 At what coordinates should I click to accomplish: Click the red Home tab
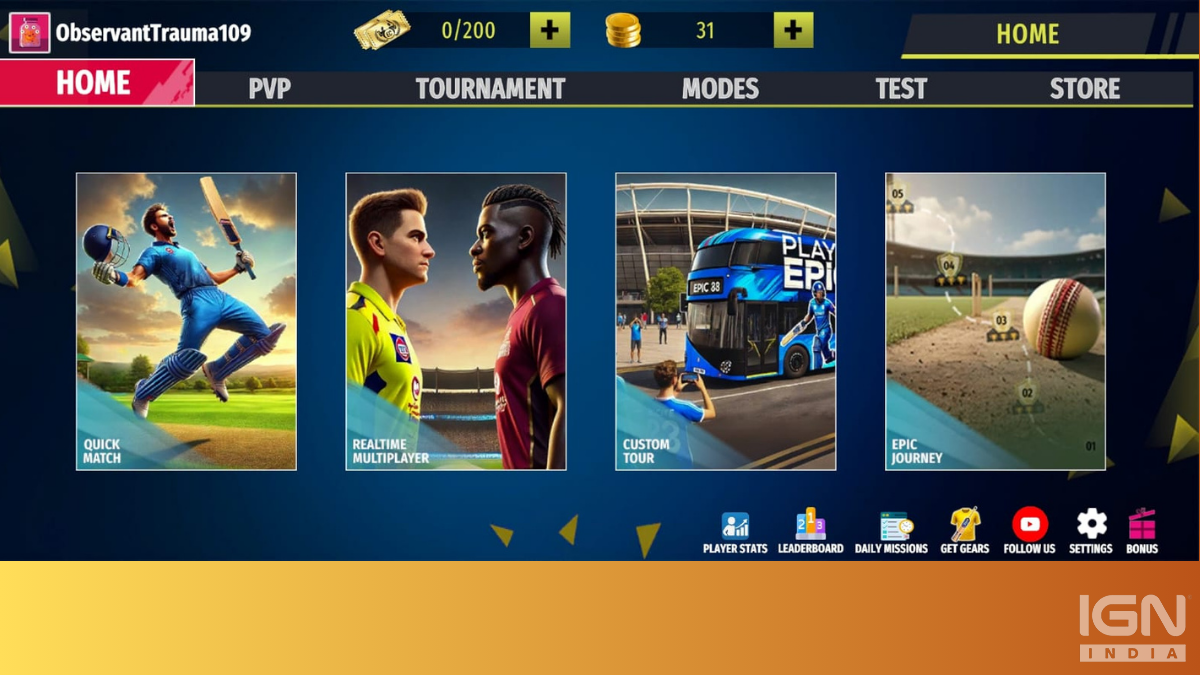(96, 83)
